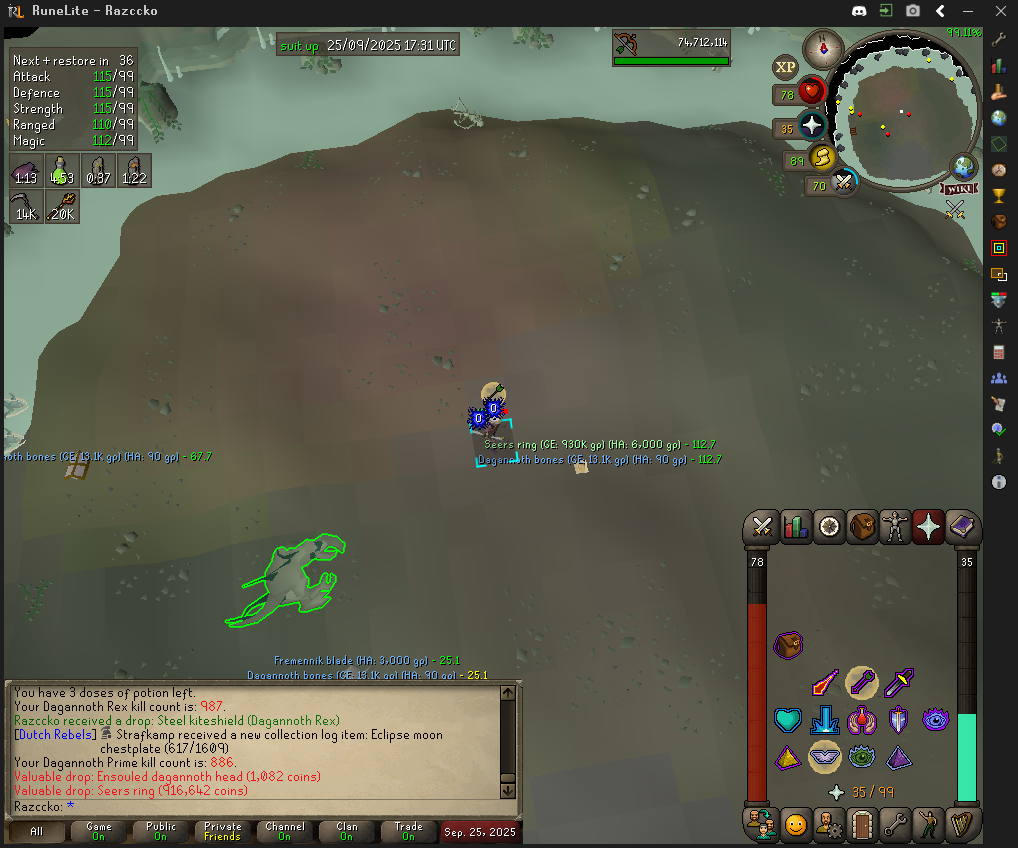Open the Logout door tab
Image resolution: width=1018 pixels, height=848 pixels.
[x=862, y=825]
